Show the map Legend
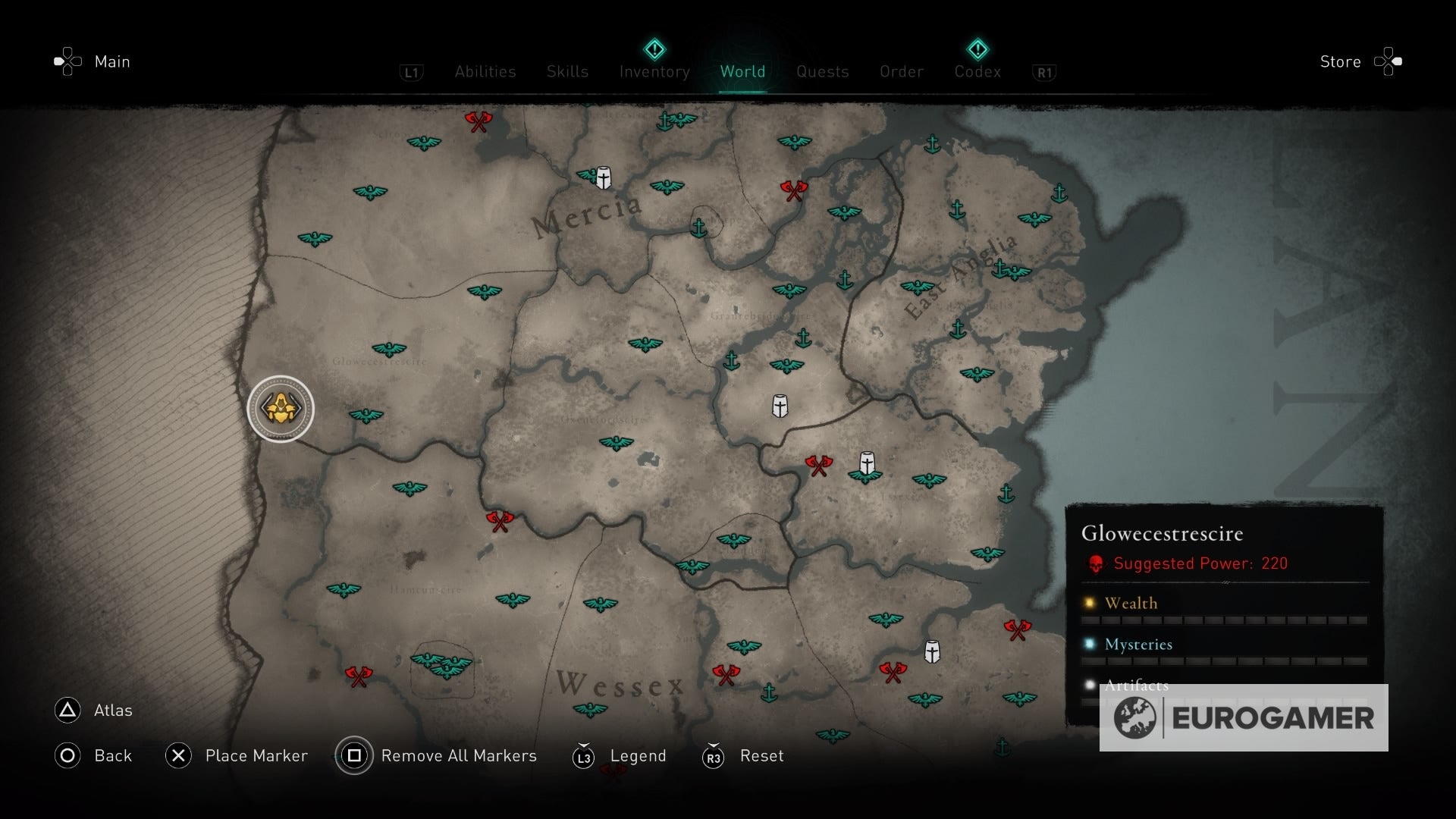 (637, 756)
